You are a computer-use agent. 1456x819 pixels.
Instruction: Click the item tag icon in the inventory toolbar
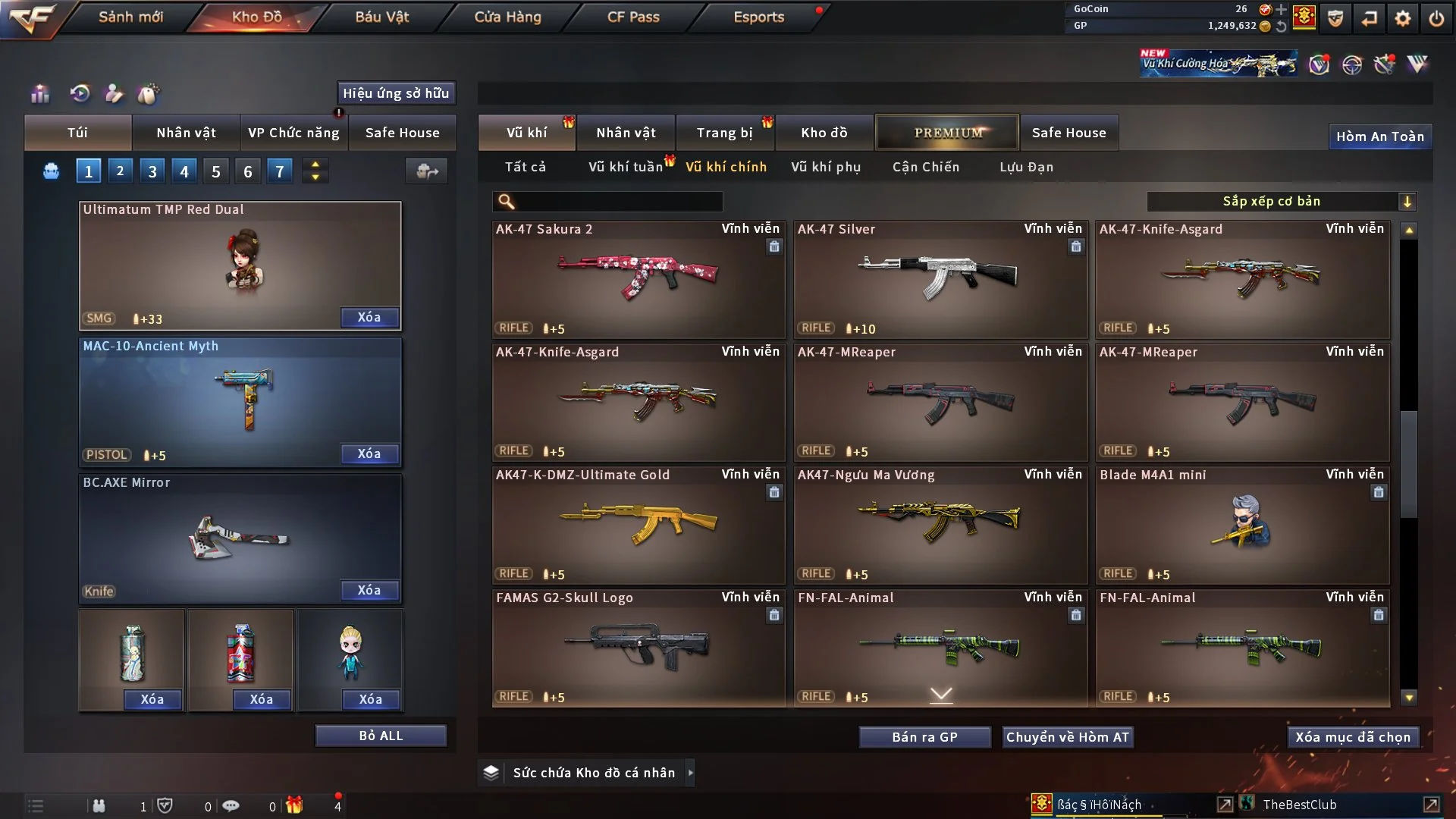tap(149, 94)
